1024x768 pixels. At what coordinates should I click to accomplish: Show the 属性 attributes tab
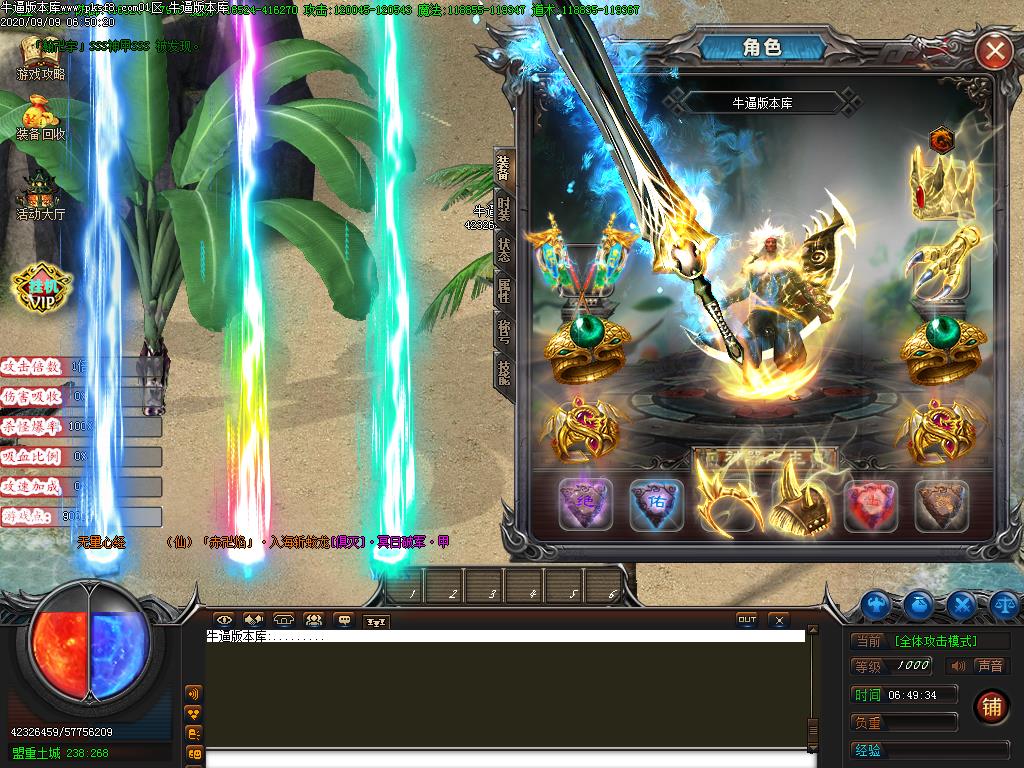tap(504, 290)
